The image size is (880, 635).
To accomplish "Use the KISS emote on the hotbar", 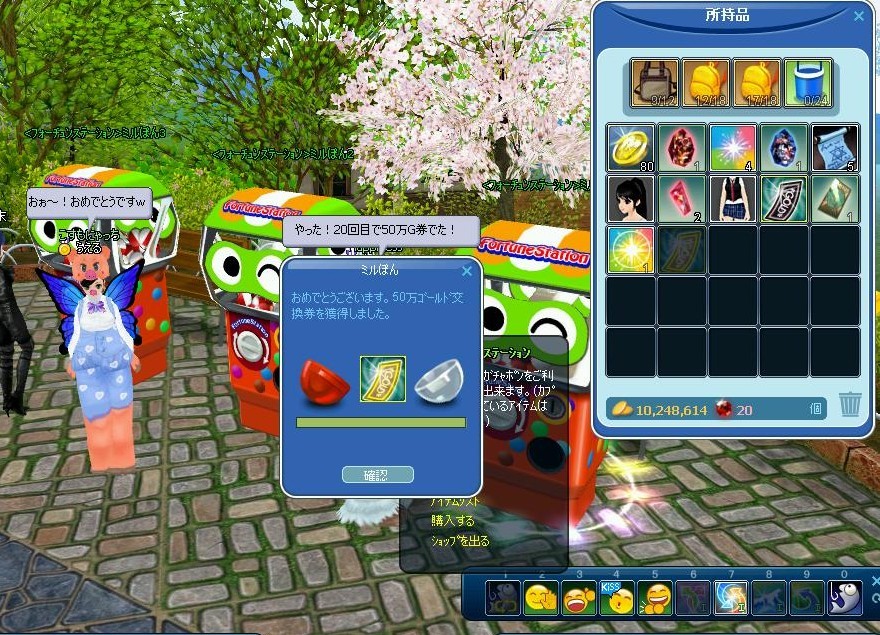I will (617, 598).
